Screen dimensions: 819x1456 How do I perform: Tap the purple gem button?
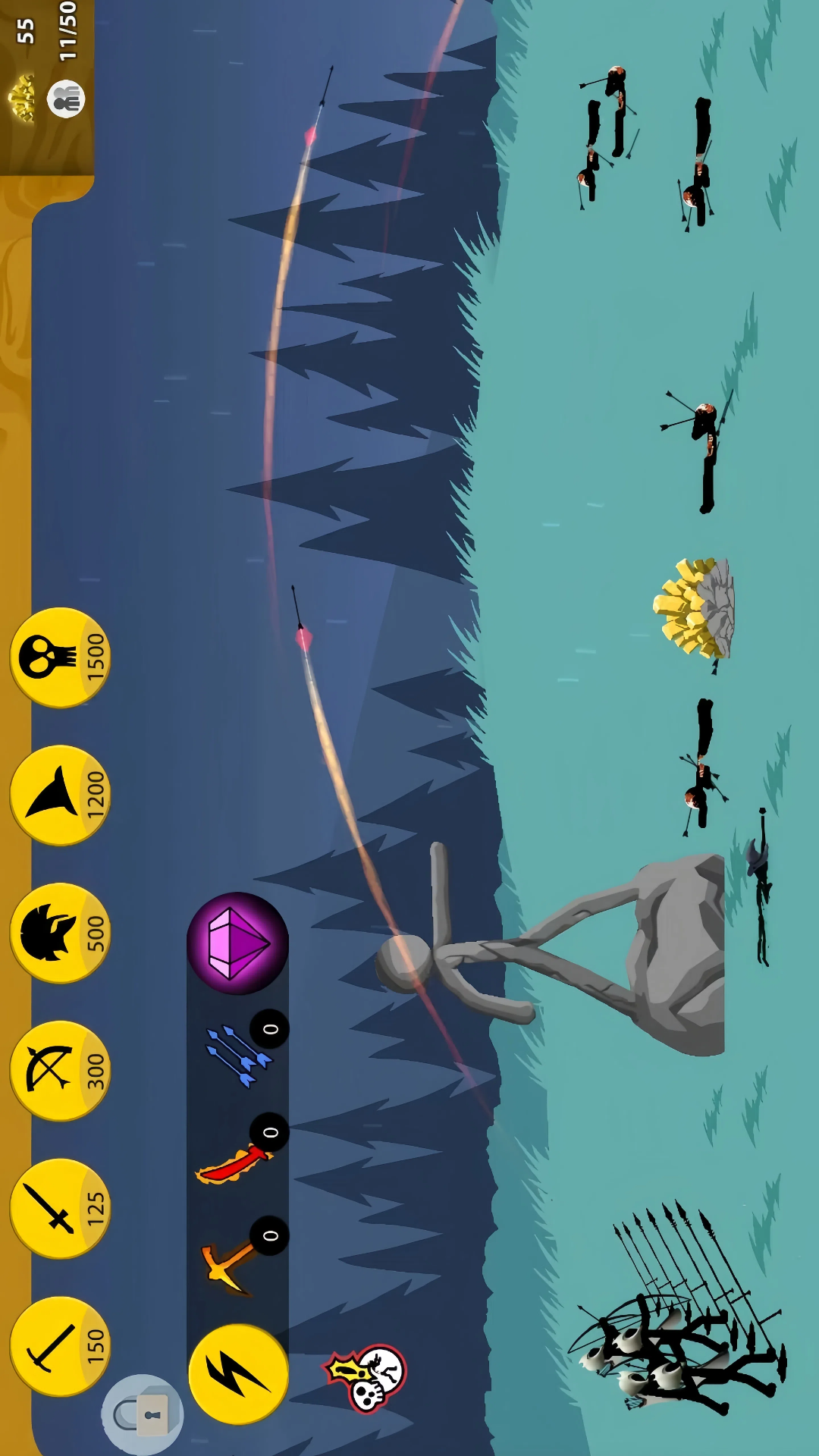237,943
